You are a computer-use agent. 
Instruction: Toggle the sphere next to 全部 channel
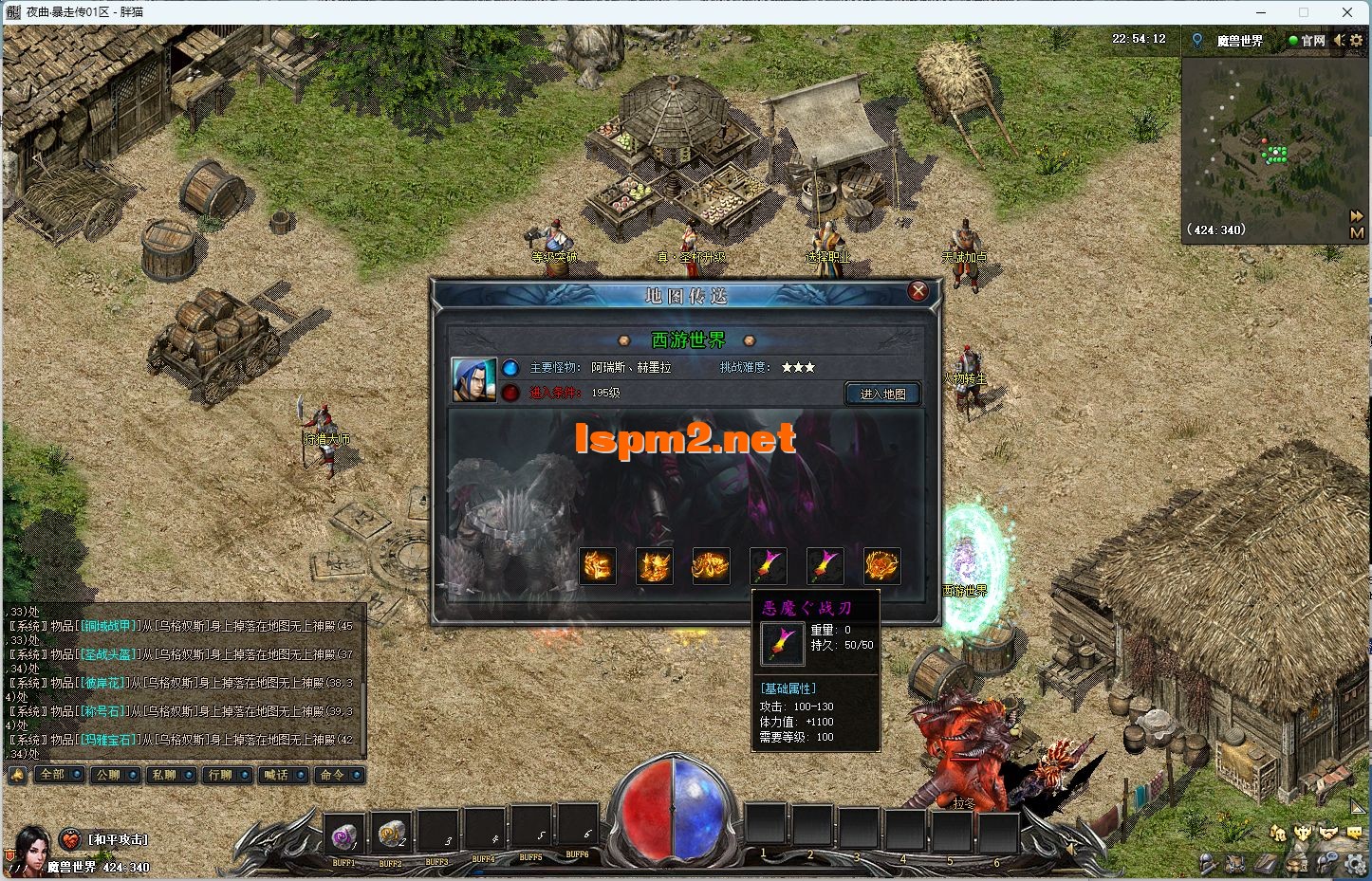pyautogui.click(x=76, y=775)
